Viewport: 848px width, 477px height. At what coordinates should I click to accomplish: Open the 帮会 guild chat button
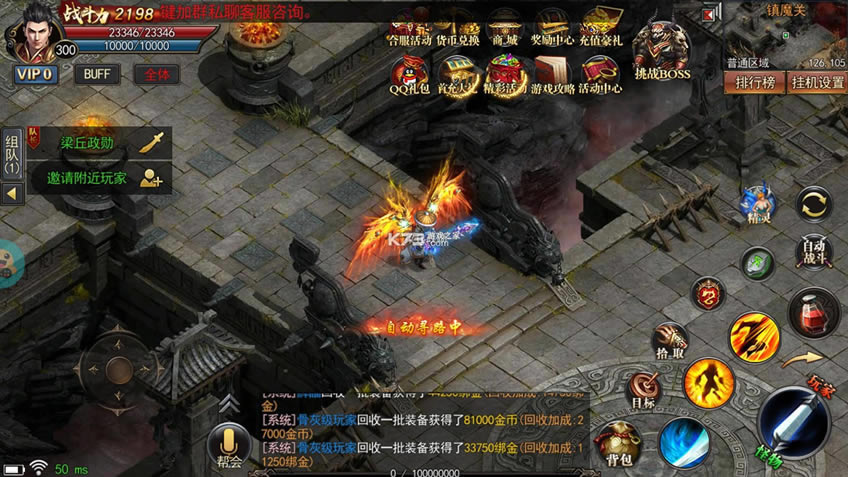[x=229, y=446]
